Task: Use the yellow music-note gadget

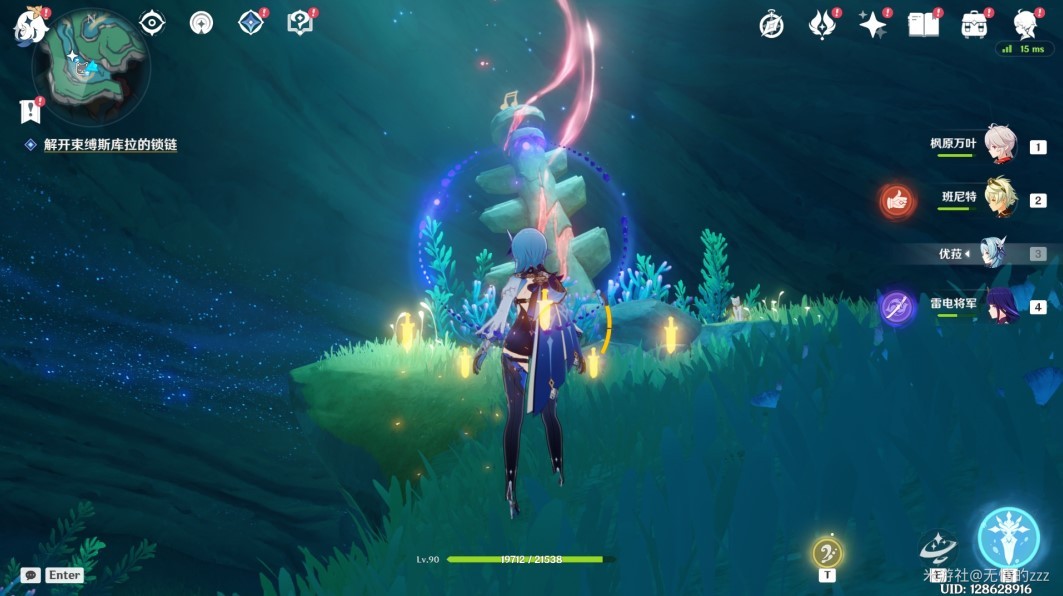Action: [827, 552]
